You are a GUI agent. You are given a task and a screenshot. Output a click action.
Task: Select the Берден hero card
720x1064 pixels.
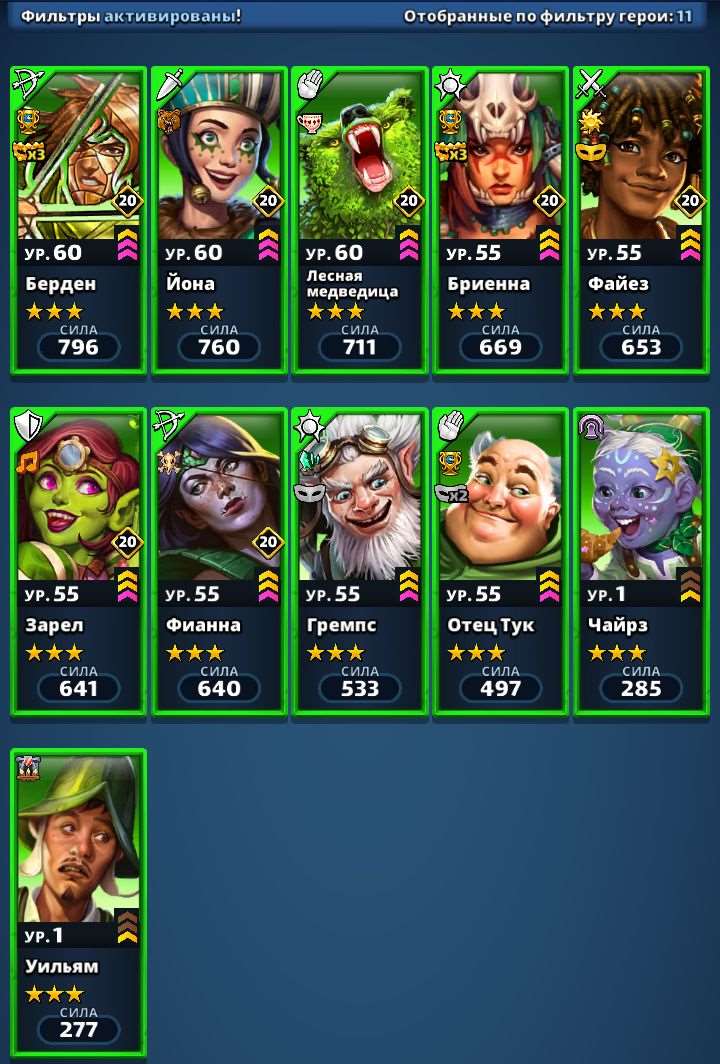[78, 220]
